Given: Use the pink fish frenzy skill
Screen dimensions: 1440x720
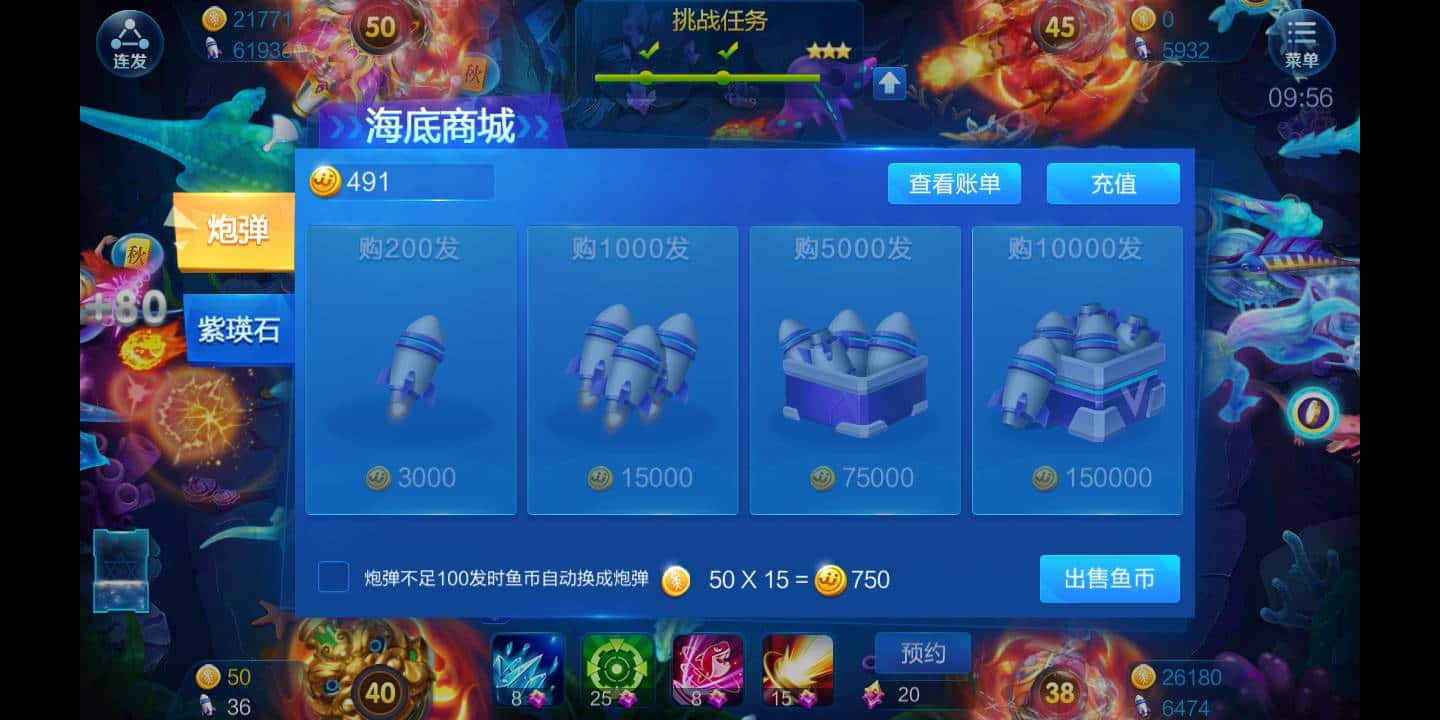Looking at the screenshot, I should pyautogui.click(x=709, y=668).
